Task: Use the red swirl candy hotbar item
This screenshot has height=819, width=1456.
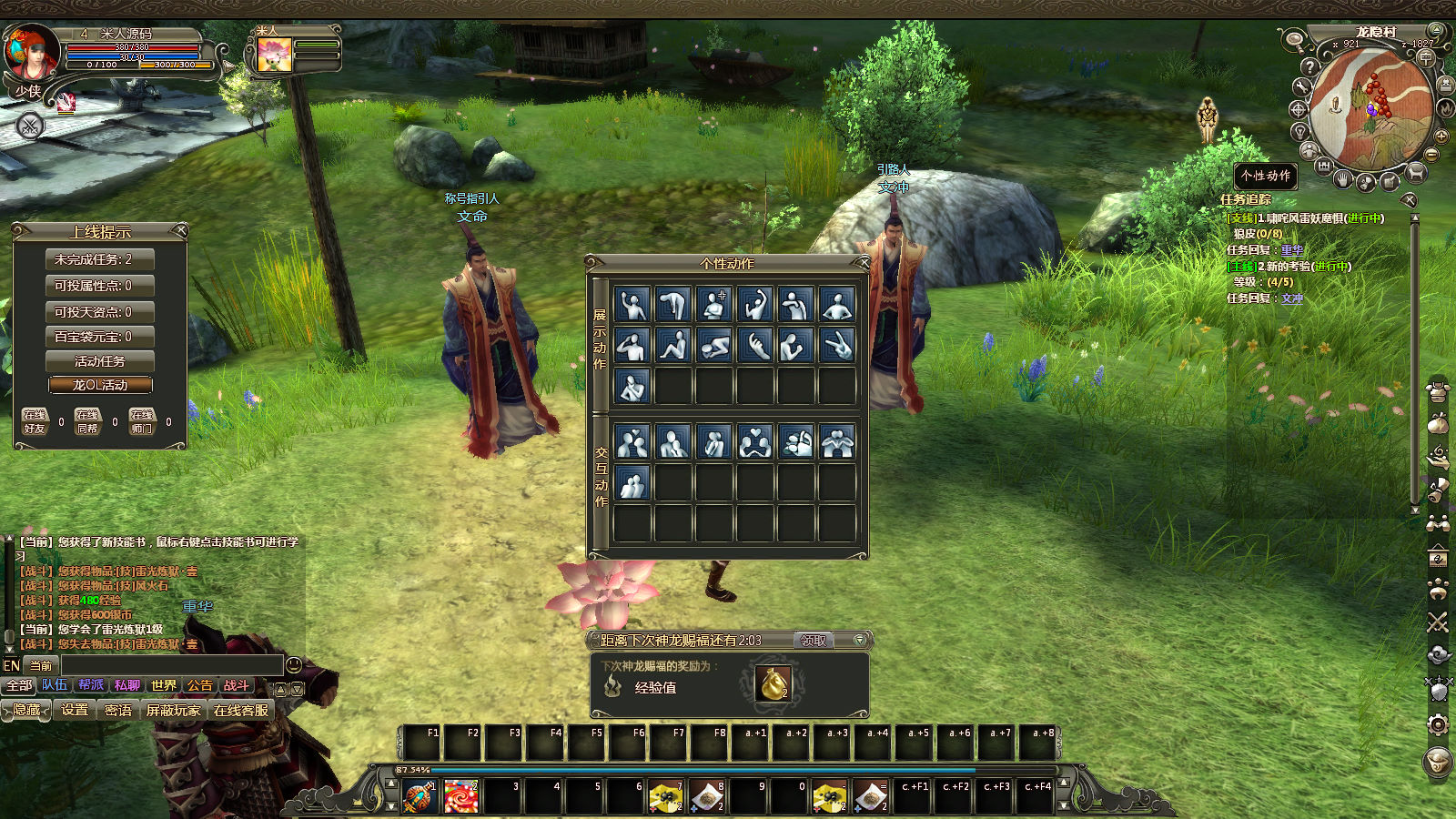Action: (x=460, y=797)
